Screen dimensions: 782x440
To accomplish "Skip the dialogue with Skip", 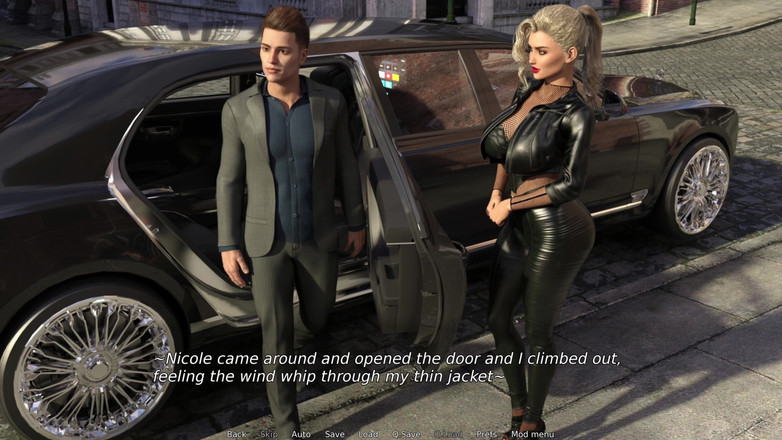I will pos(269,434).
